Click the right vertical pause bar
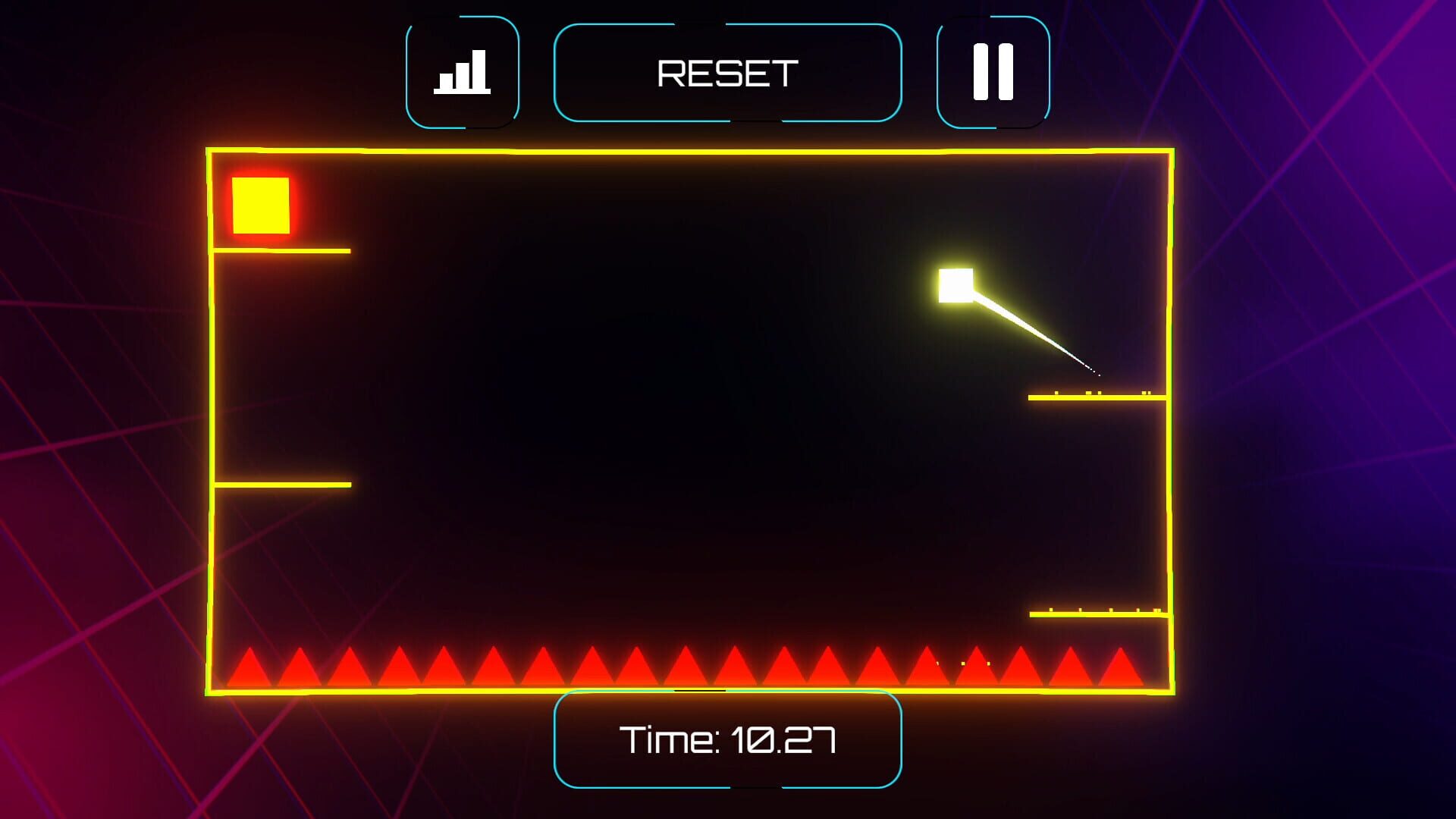1456x819 pixels. point(1005,70)
